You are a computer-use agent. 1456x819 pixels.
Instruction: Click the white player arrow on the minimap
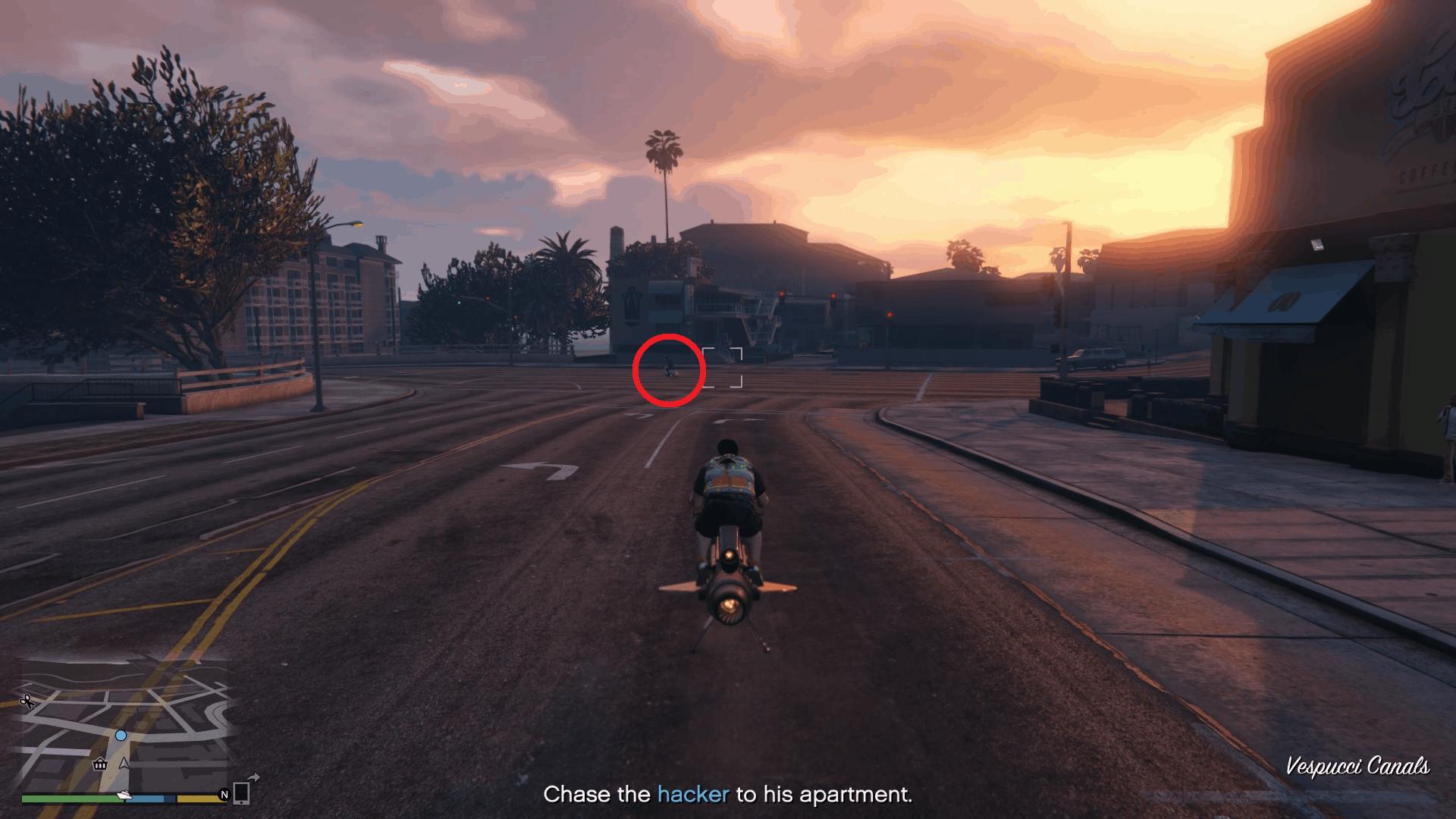(124, 764)
